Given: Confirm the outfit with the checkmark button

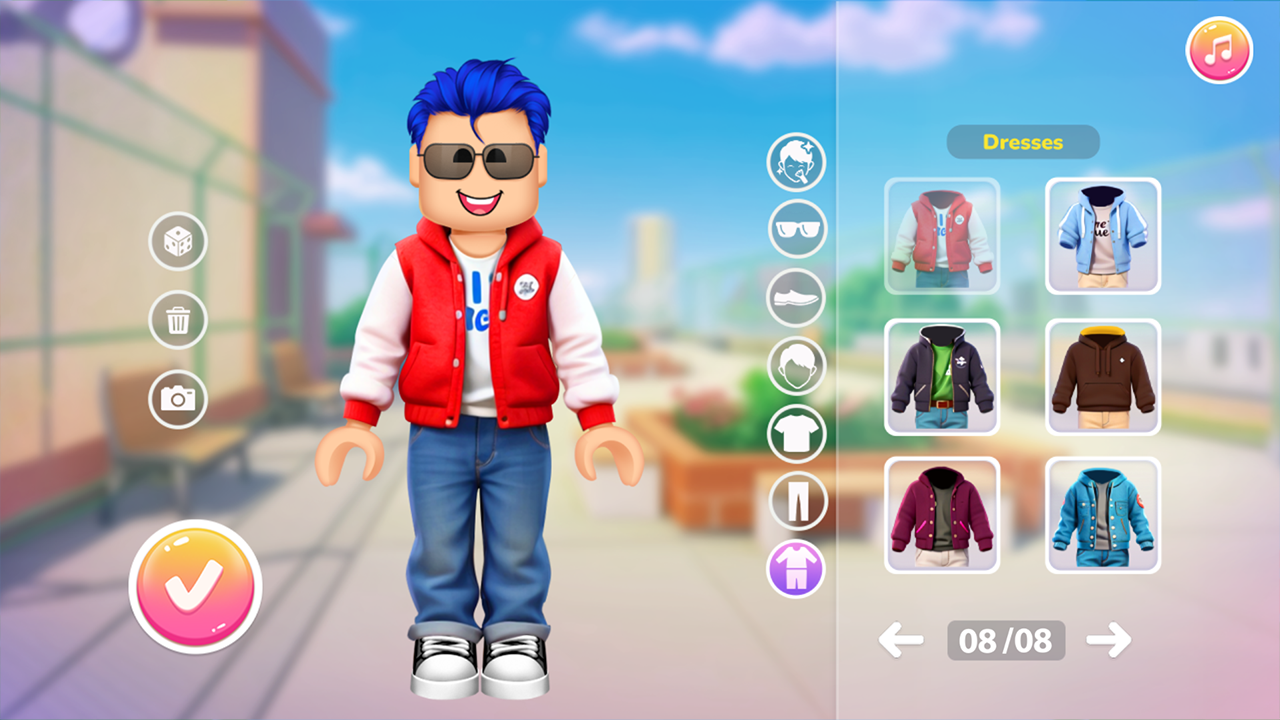Looking at the screenshot, I should pyautogui.click(x=196, y=586).
